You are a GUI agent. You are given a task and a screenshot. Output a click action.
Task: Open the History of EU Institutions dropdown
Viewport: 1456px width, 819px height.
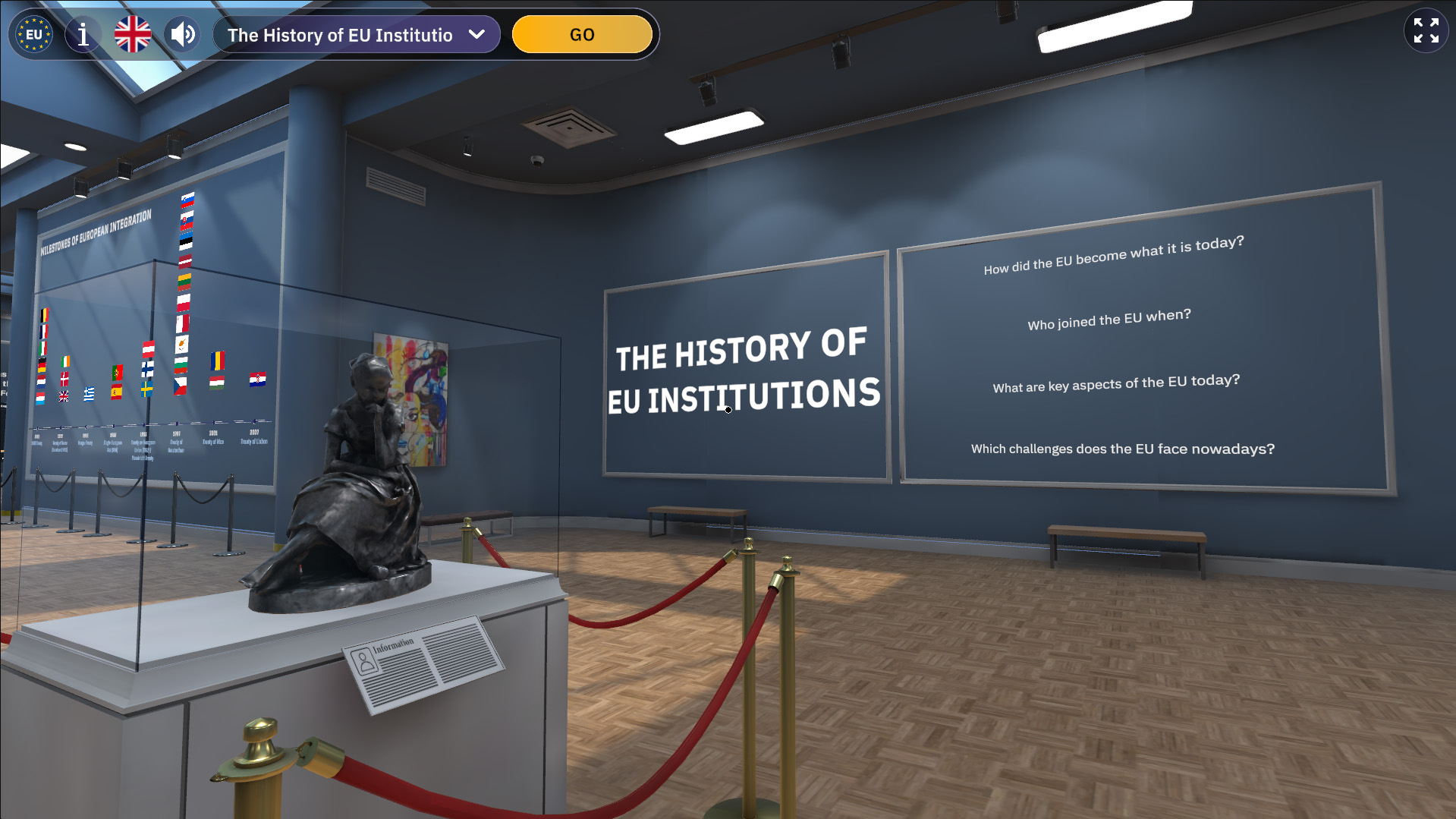357,35
